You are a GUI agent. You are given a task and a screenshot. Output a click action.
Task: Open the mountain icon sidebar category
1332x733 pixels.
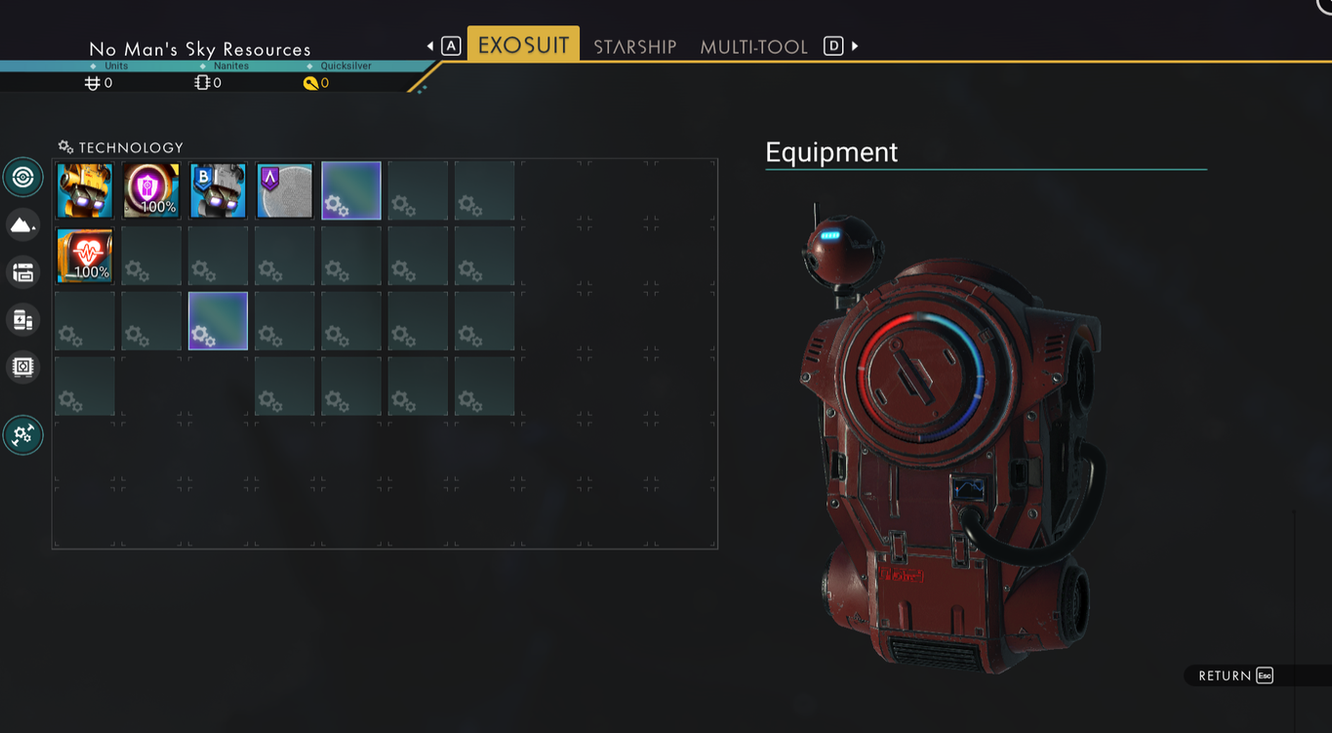pyautogui.click(x=23, y=225)
